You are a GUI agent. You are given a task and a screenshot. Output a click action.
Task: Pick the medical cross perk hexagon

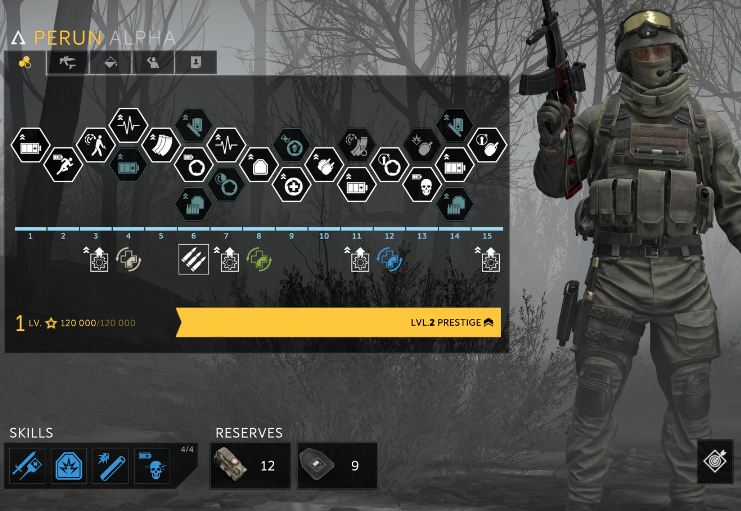pyautogui.click(x=293, y=184)
